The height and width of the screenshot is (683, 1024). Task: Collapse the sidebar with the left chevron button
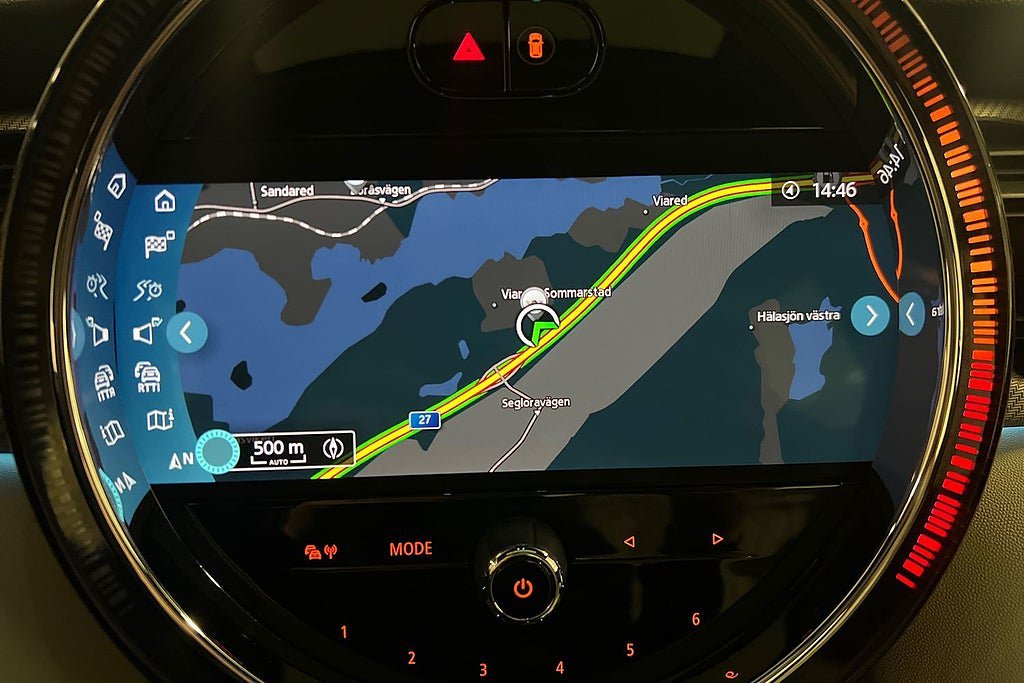[187, 333]
